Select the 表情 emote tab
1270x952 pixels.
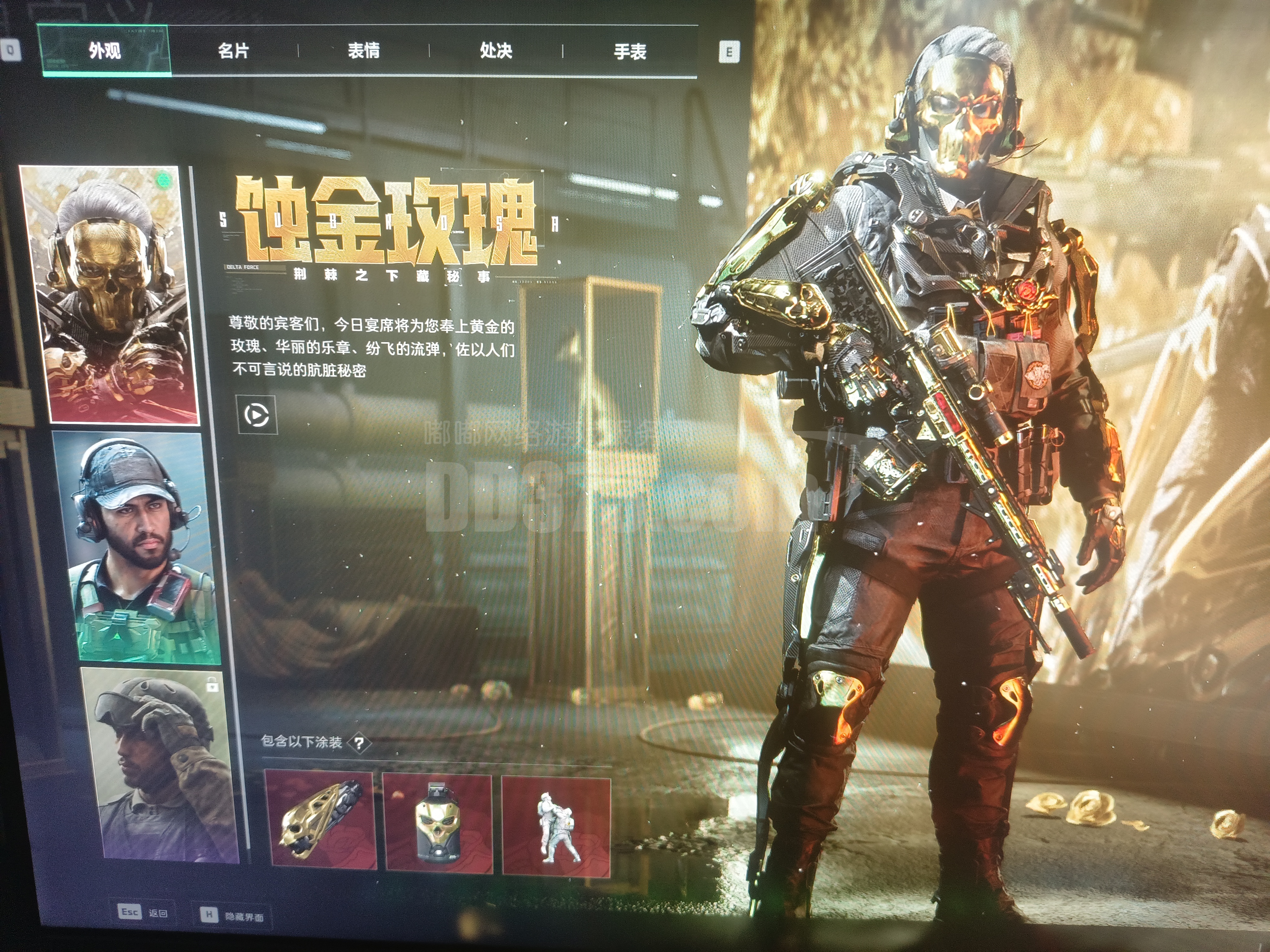point(363,51)
